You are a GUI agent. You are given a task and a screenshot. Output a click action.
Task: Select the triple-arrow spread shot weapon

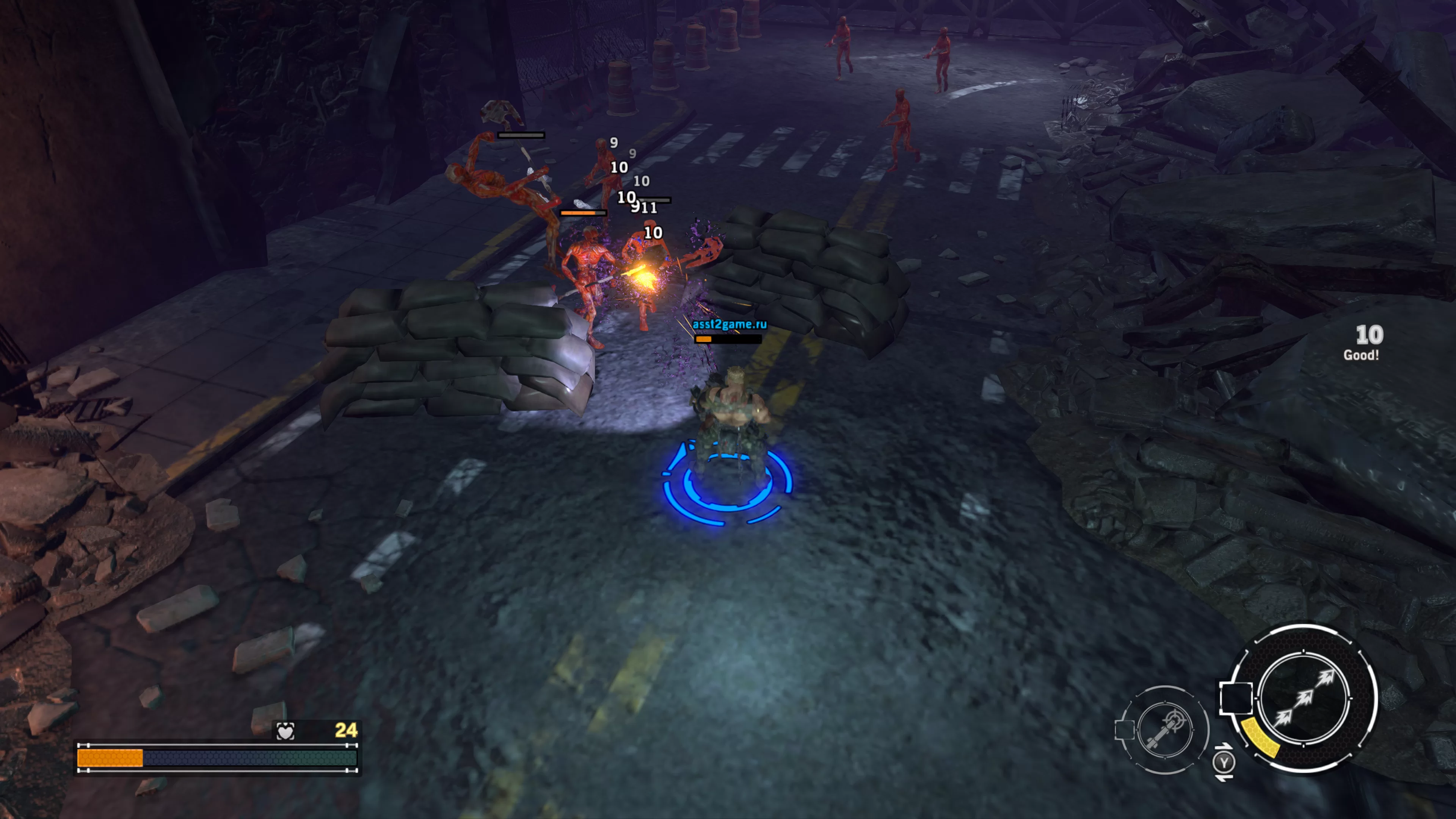(x=1304, y=698)
